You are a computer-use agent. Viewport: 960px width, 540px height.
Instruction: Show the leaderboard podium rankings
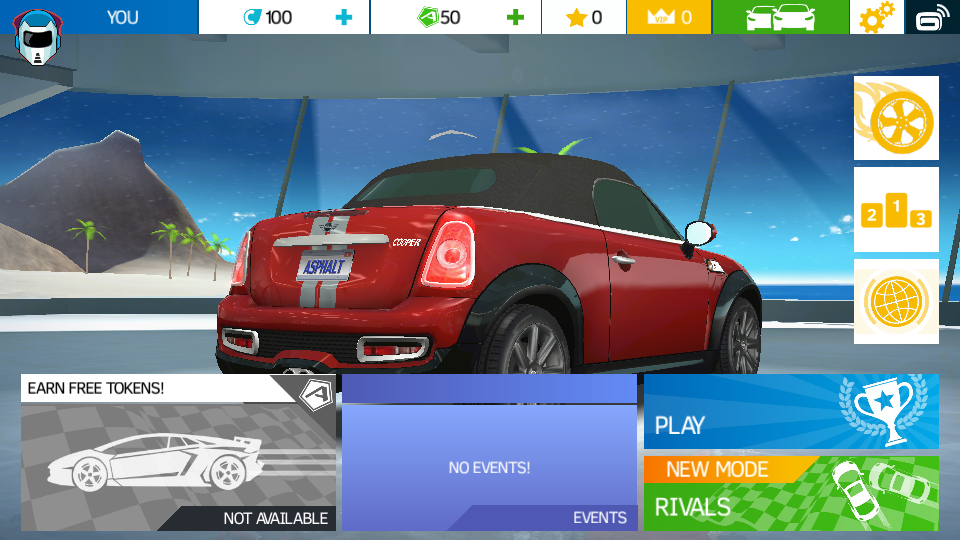(896, 209)
